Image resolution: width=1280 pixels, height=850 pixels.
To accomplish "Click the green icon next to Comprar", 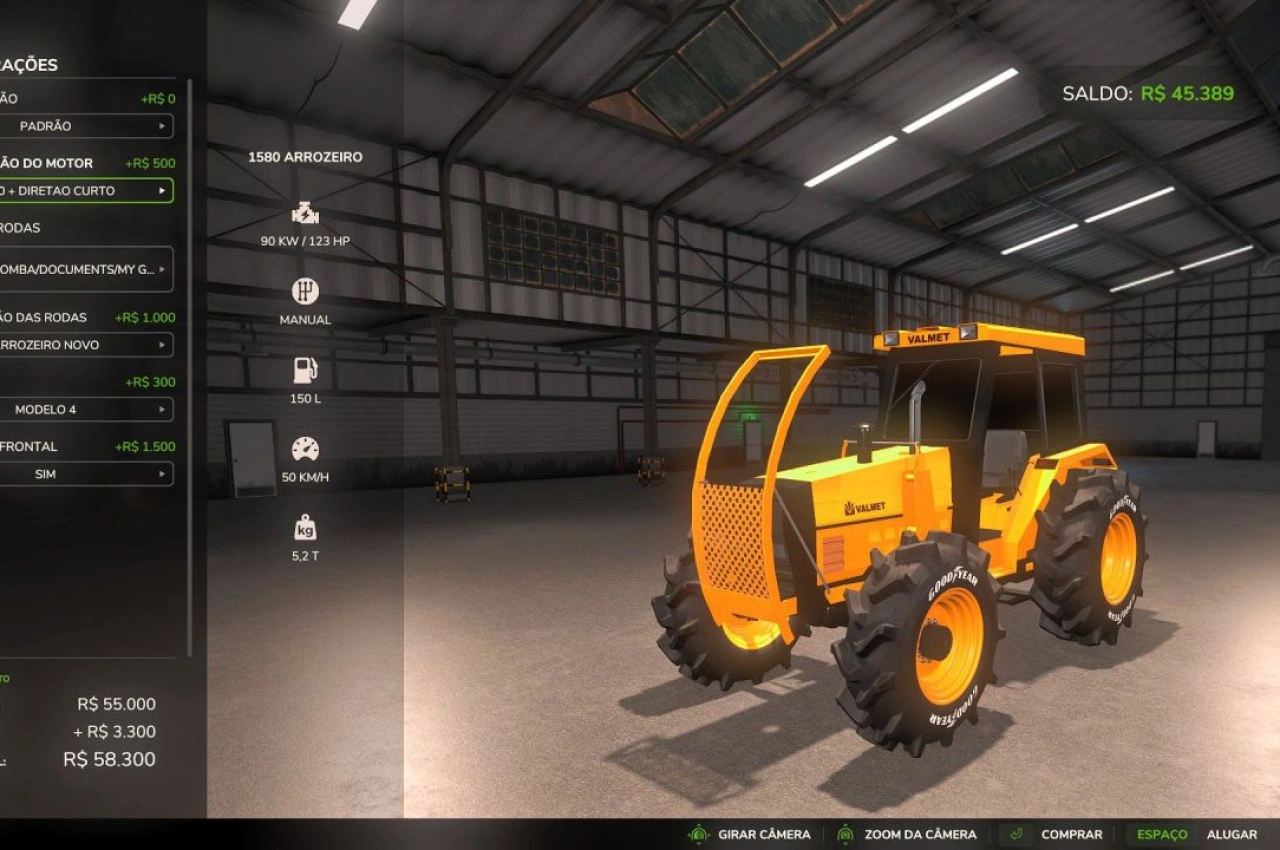I will coord(1016,833).
